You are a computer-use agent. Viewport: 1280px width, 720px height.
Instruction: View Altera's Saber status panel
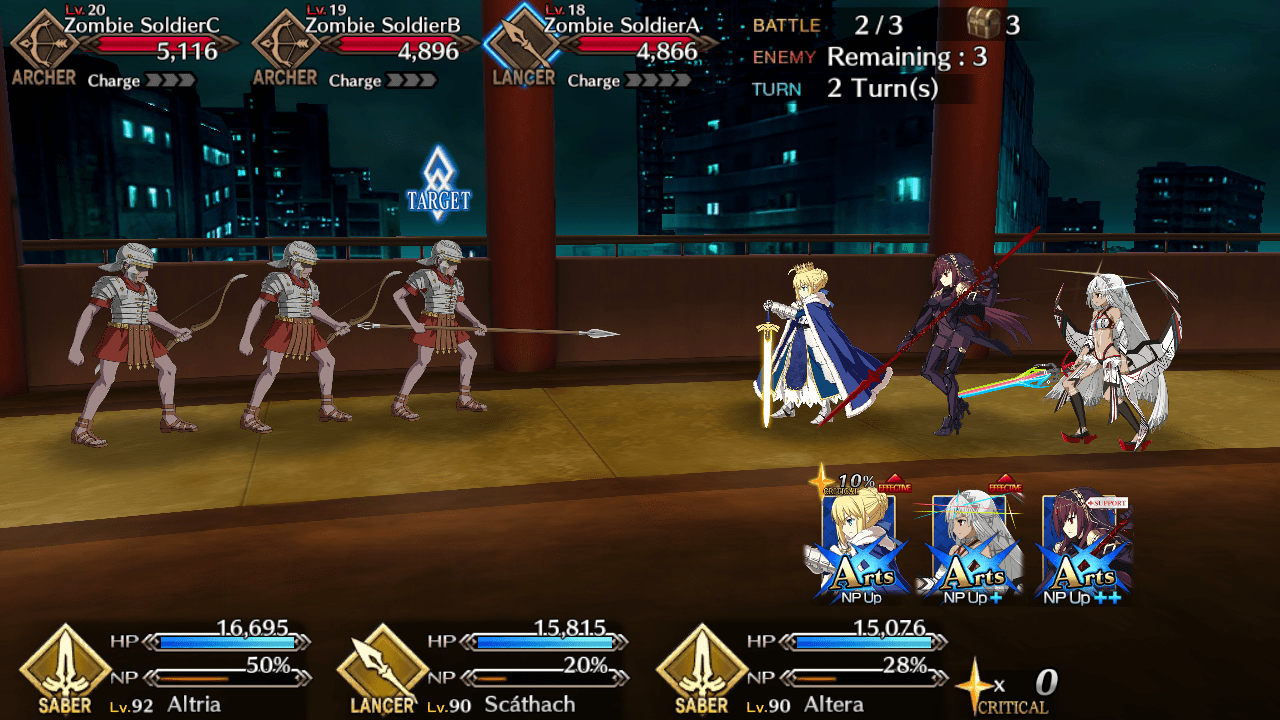803,668
